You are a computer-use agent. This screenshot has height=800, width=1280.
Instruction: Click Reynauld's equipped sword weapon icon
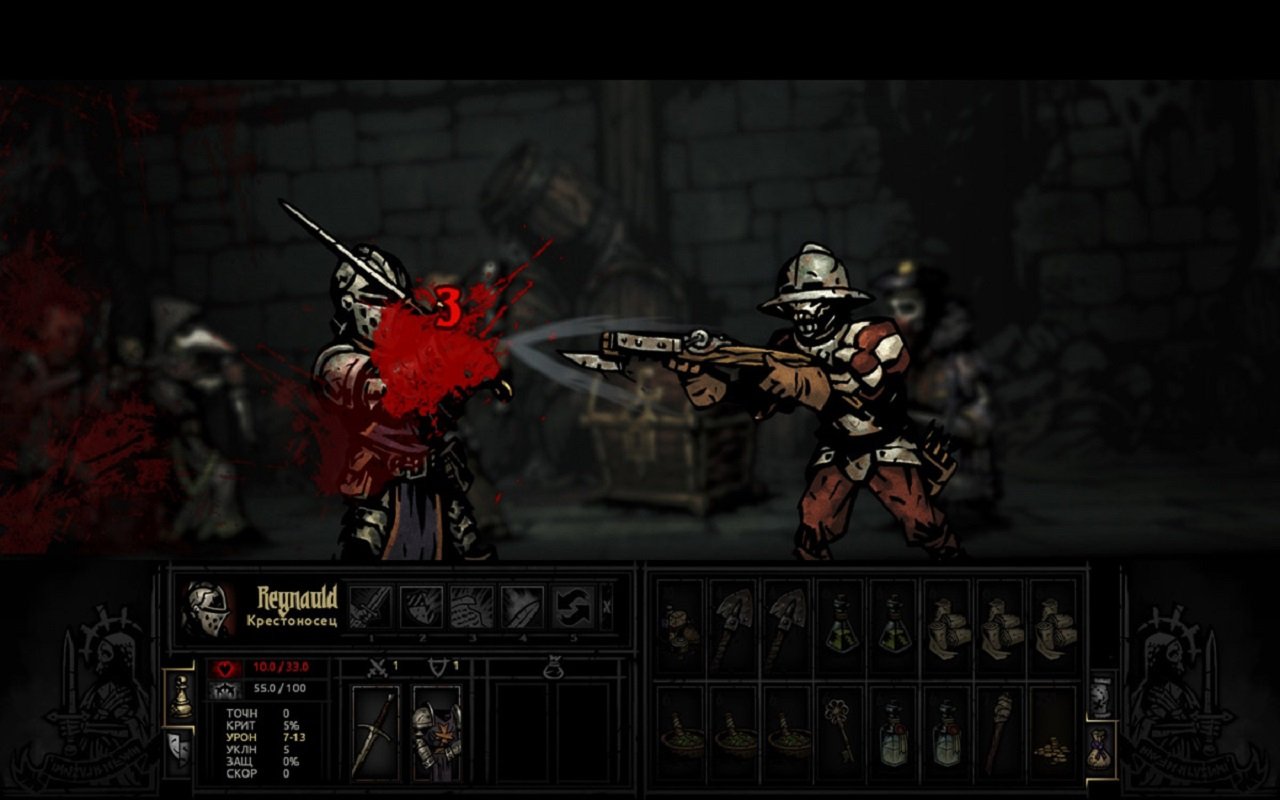coord(375,735)
